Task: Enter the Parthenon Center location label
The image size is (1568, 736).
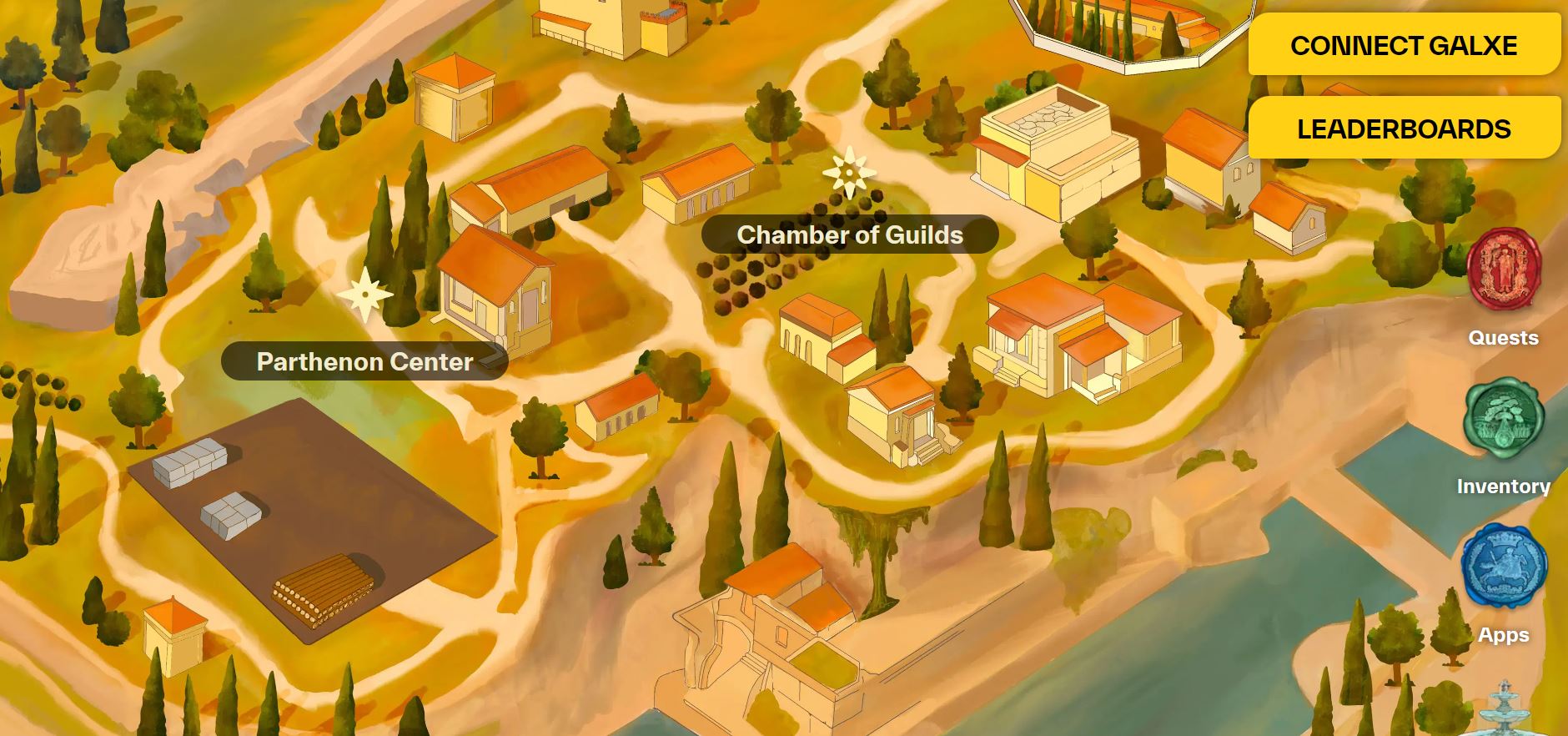Action: point(364,361)
